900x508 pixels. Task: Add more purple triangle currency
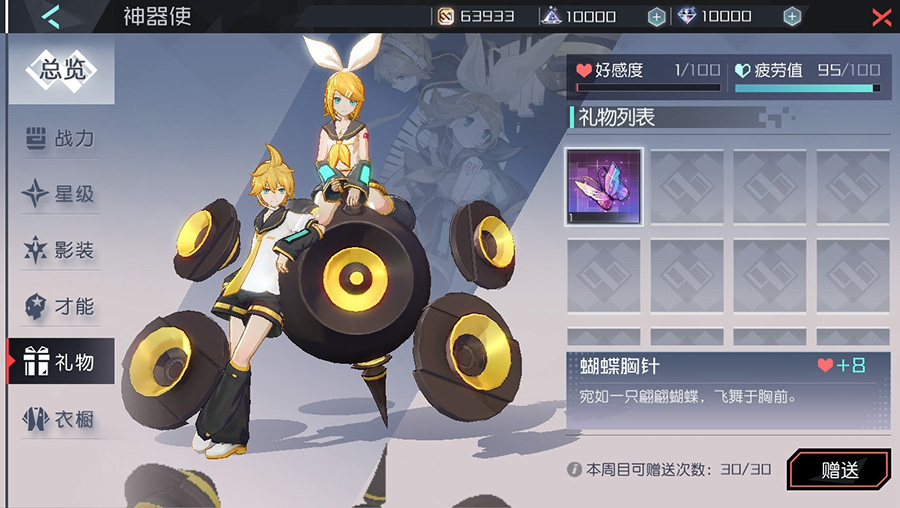(656, 16)
